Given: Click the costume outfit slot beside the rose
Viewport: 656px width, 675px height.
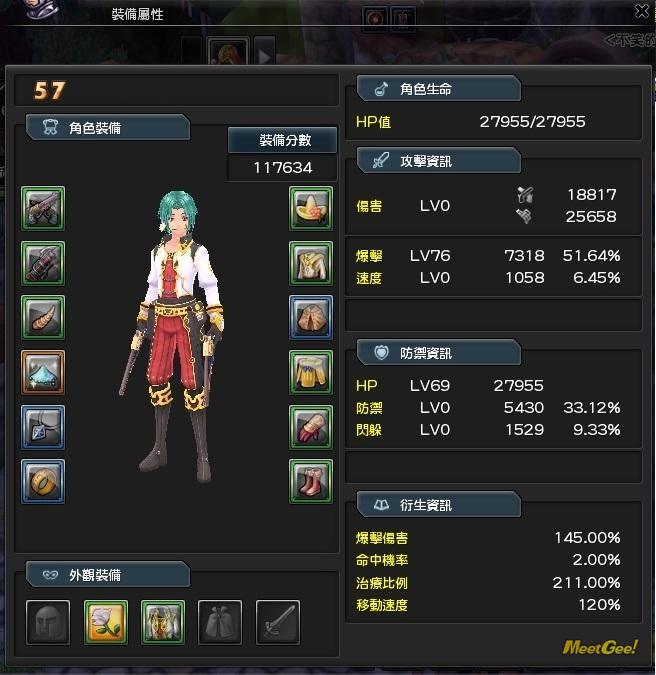Looking at the screenshot, I should click(x=162, y=621).
